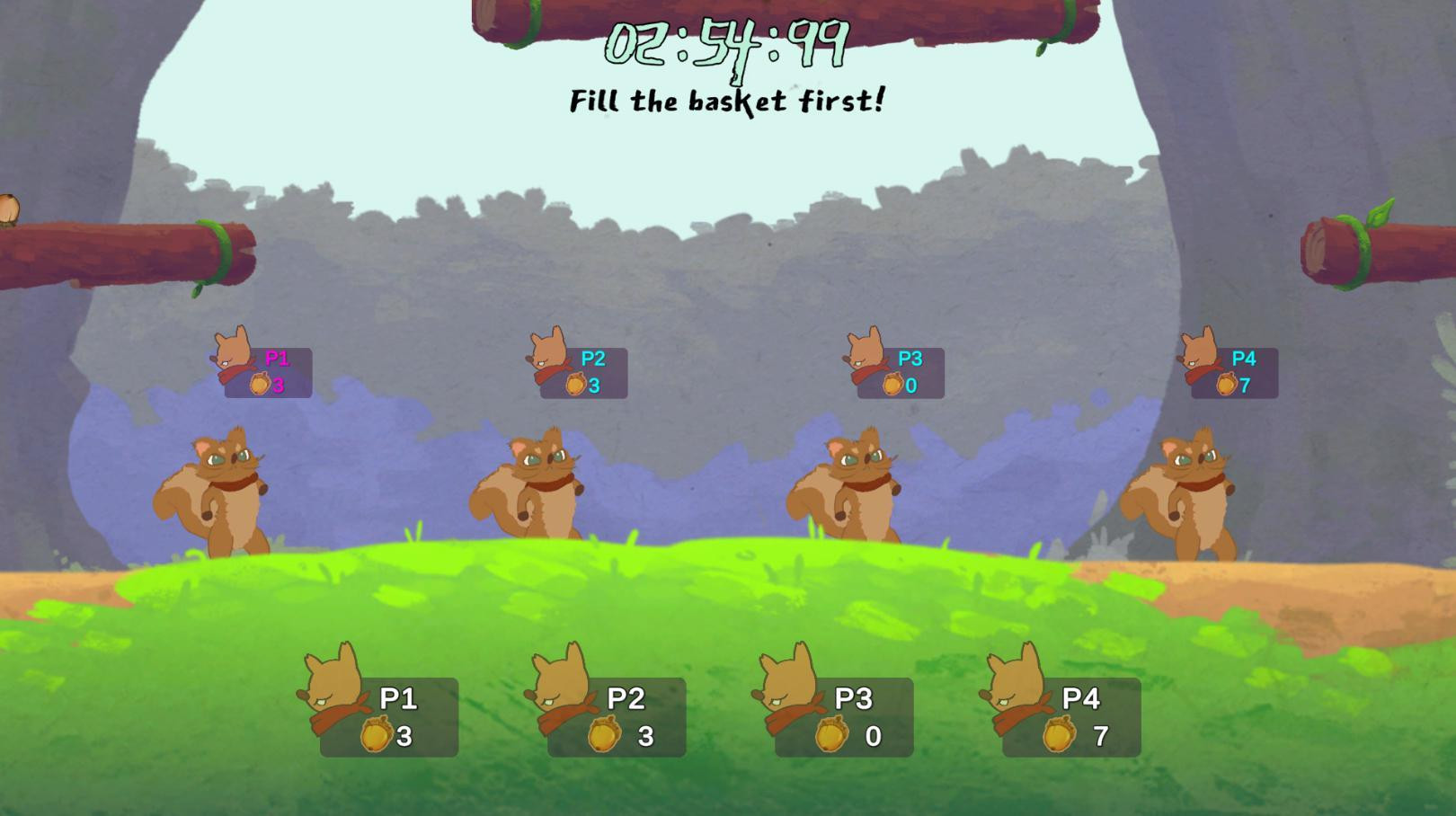Click the 'Fill the basket first!' message
This screenshot has height=816, width=1456.
point(728,101)
